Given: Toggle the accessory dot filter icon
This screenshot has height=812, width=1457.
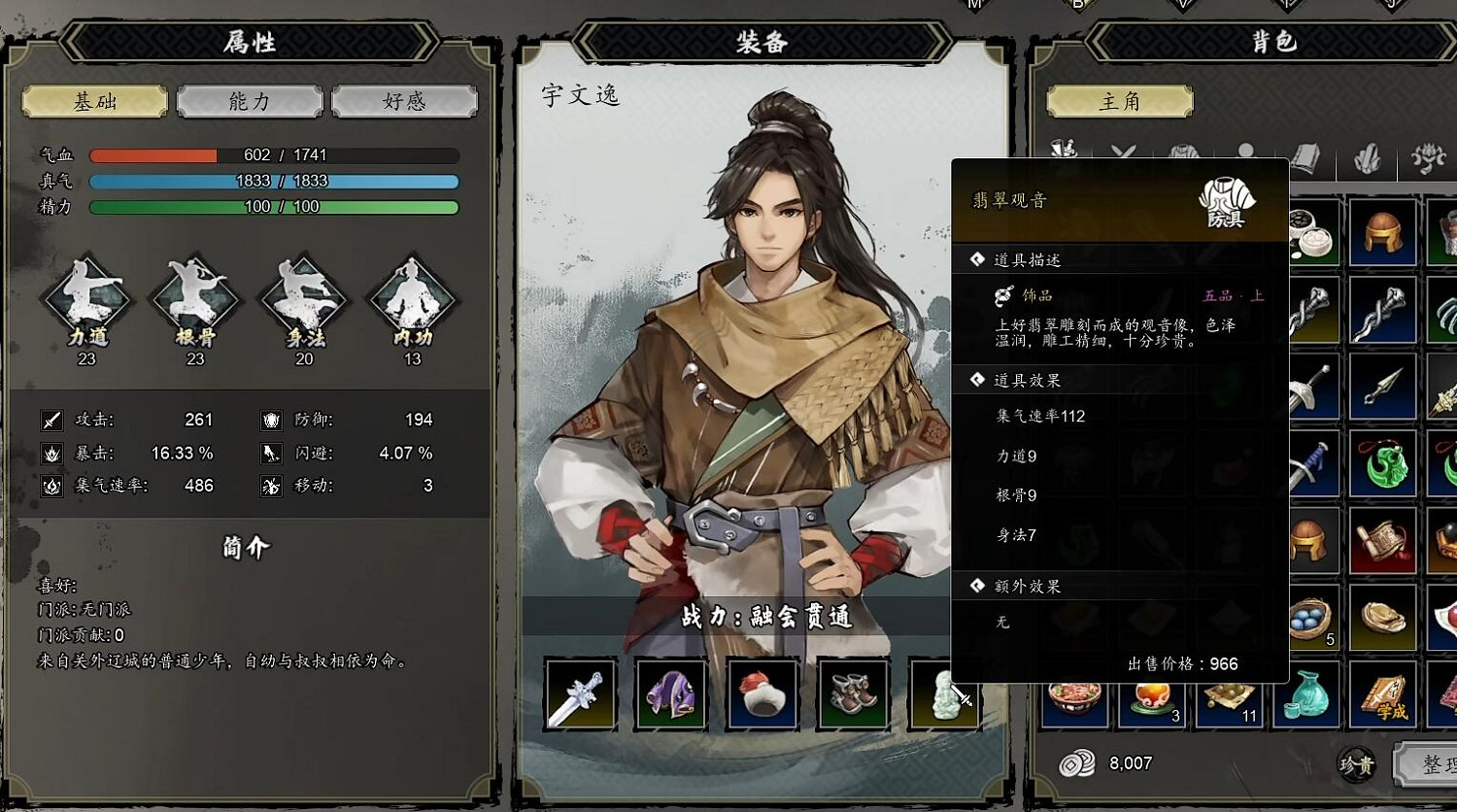Looking at the screenshot, I should (1248, 151).
